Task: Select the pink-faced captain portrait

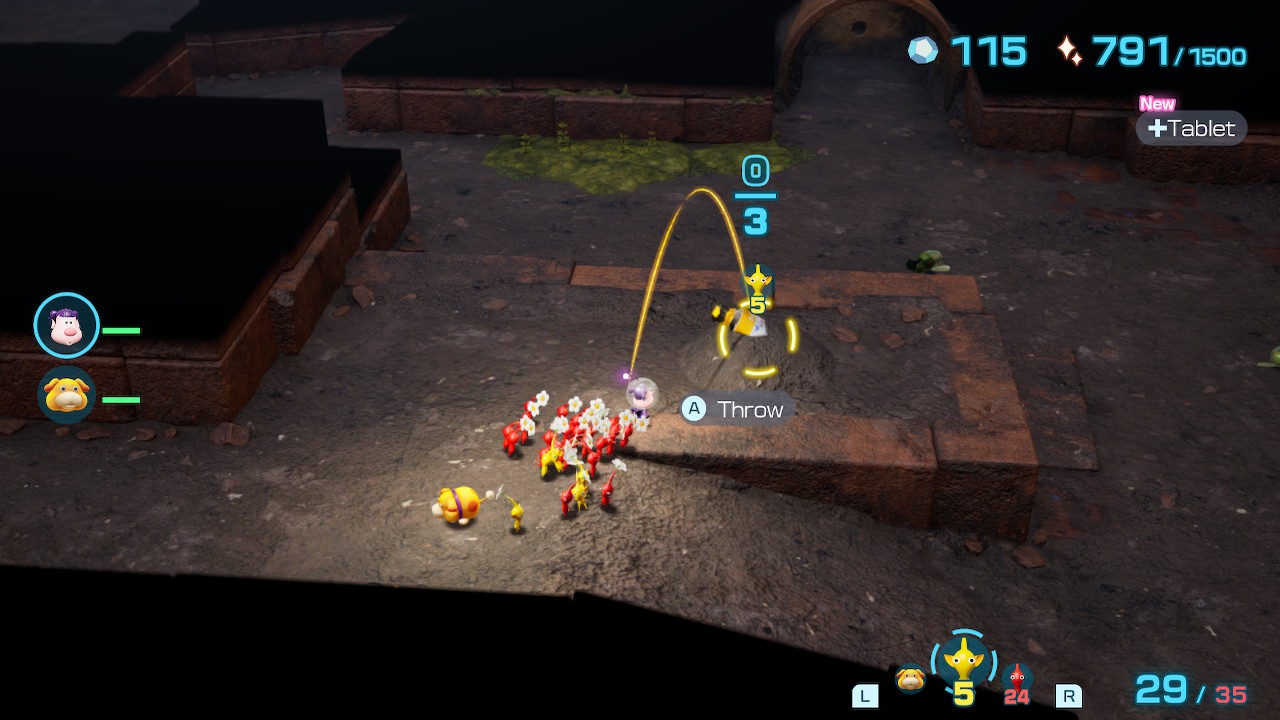Action: click(x=67, y=325)
